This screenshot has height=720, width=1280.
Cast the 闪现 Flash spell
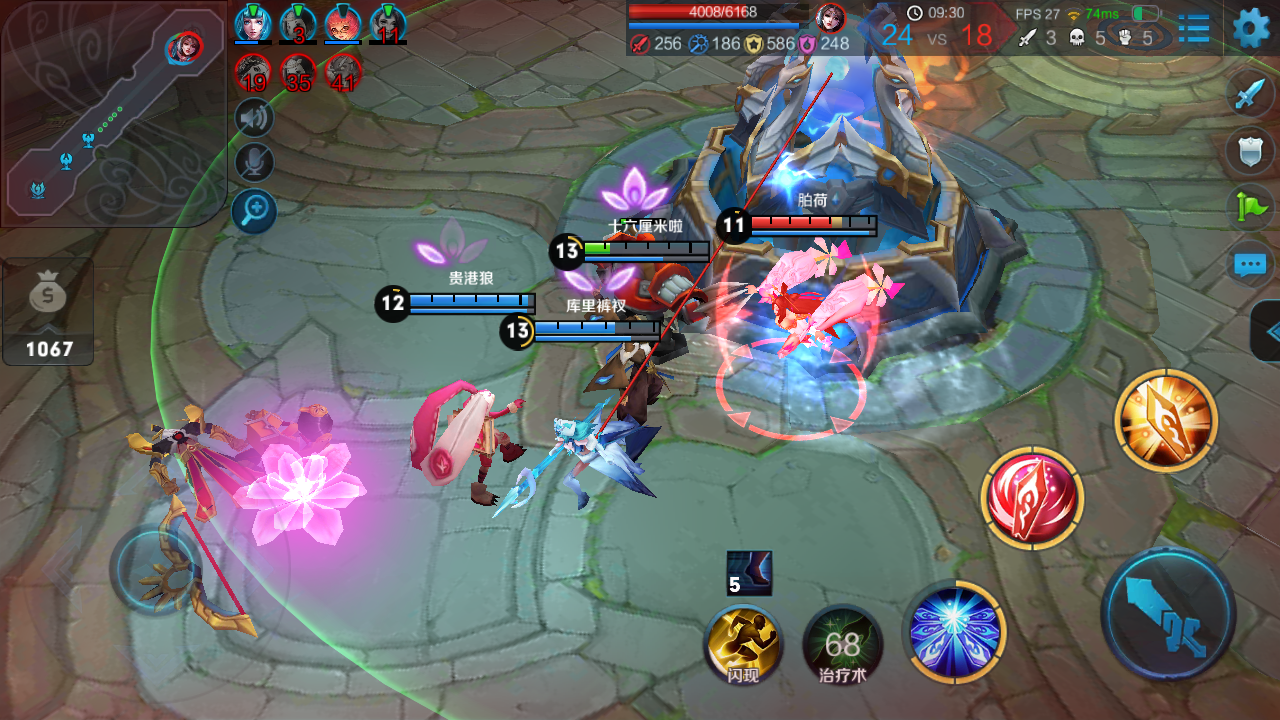pyautogui.click(x=743, y=643)
